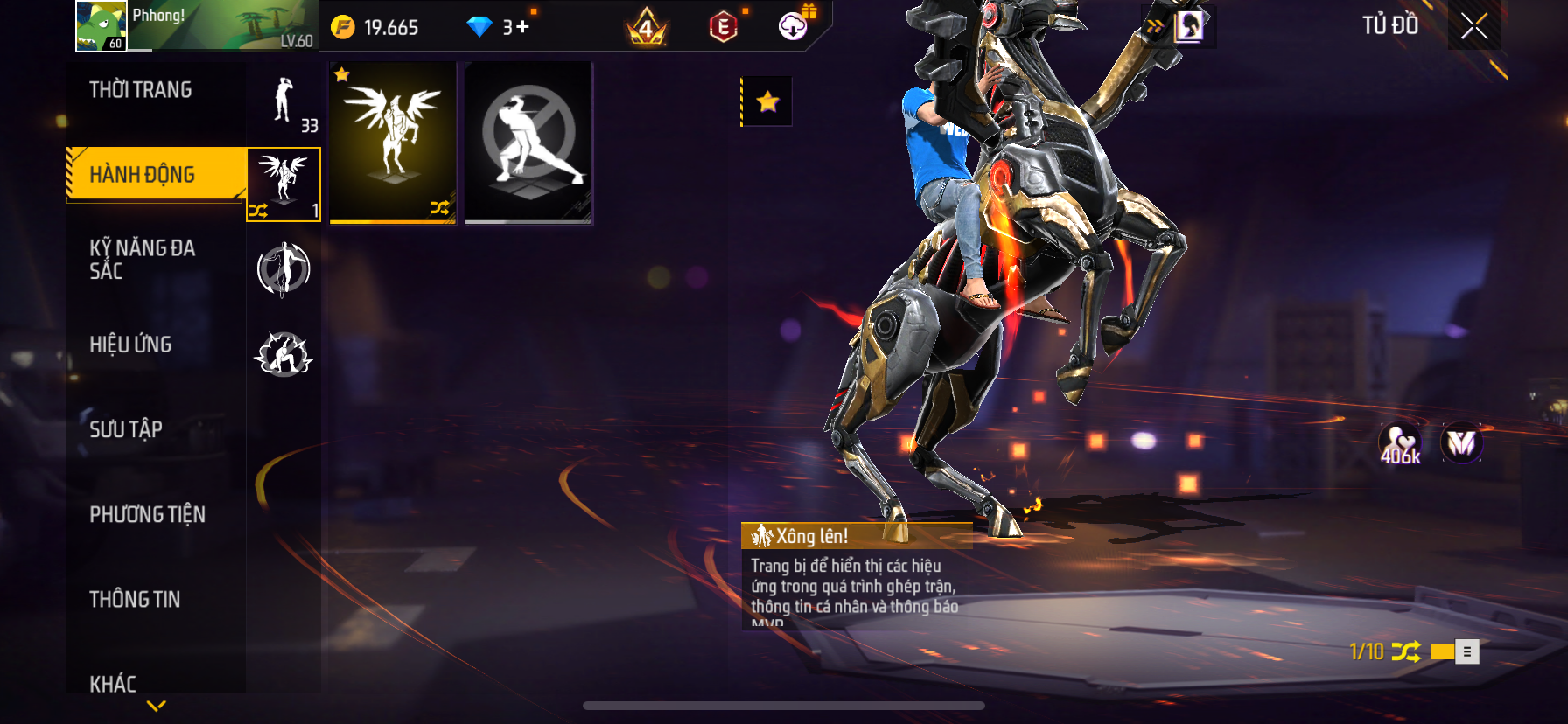Image resolution: width=1568 pixels, height=724 pixels.
Task: Open the Thời Trang category
Action: [141, 90]
